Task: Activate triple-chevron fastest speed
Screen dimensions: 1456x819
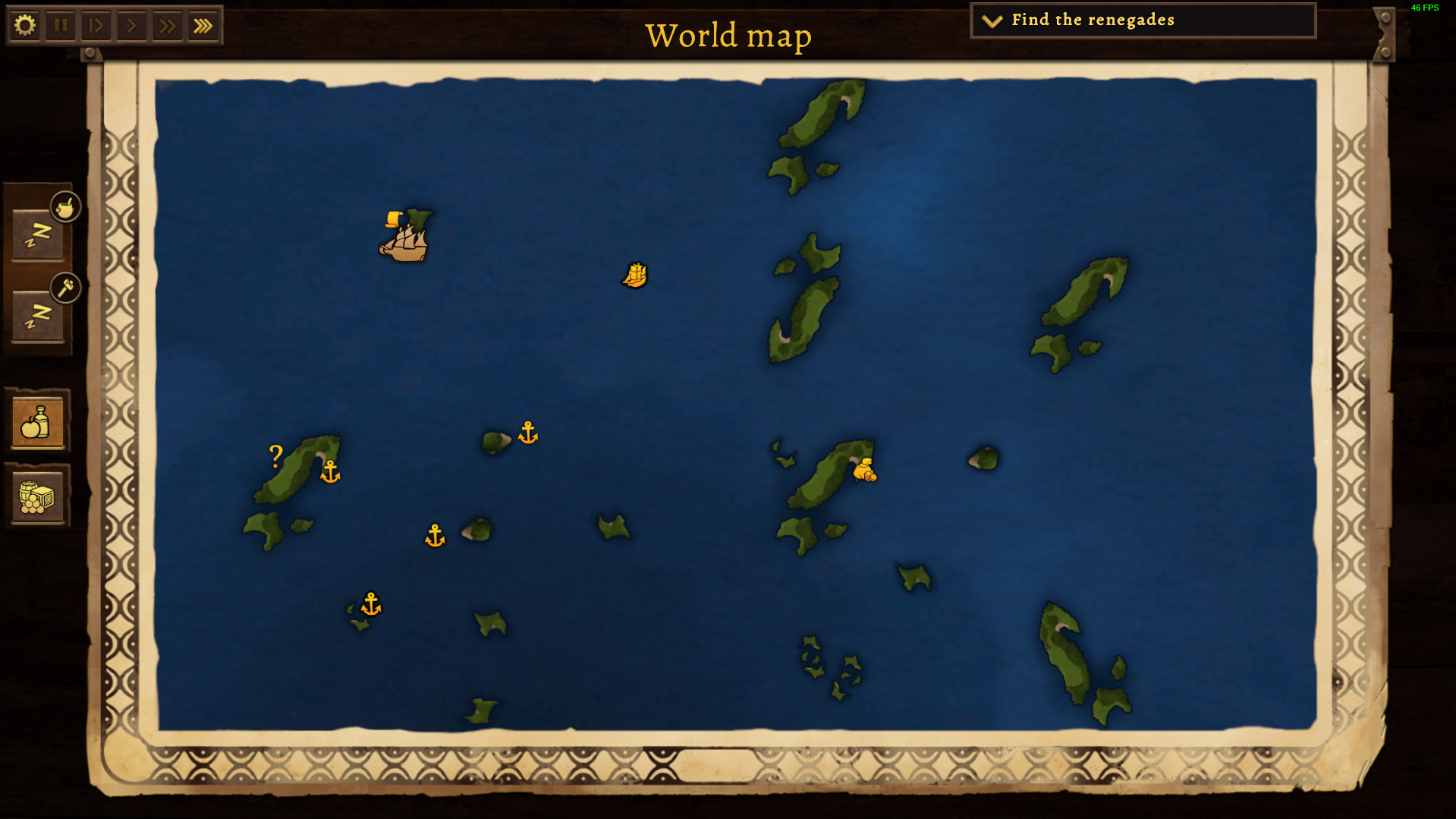Action: (x=202, y=25)
